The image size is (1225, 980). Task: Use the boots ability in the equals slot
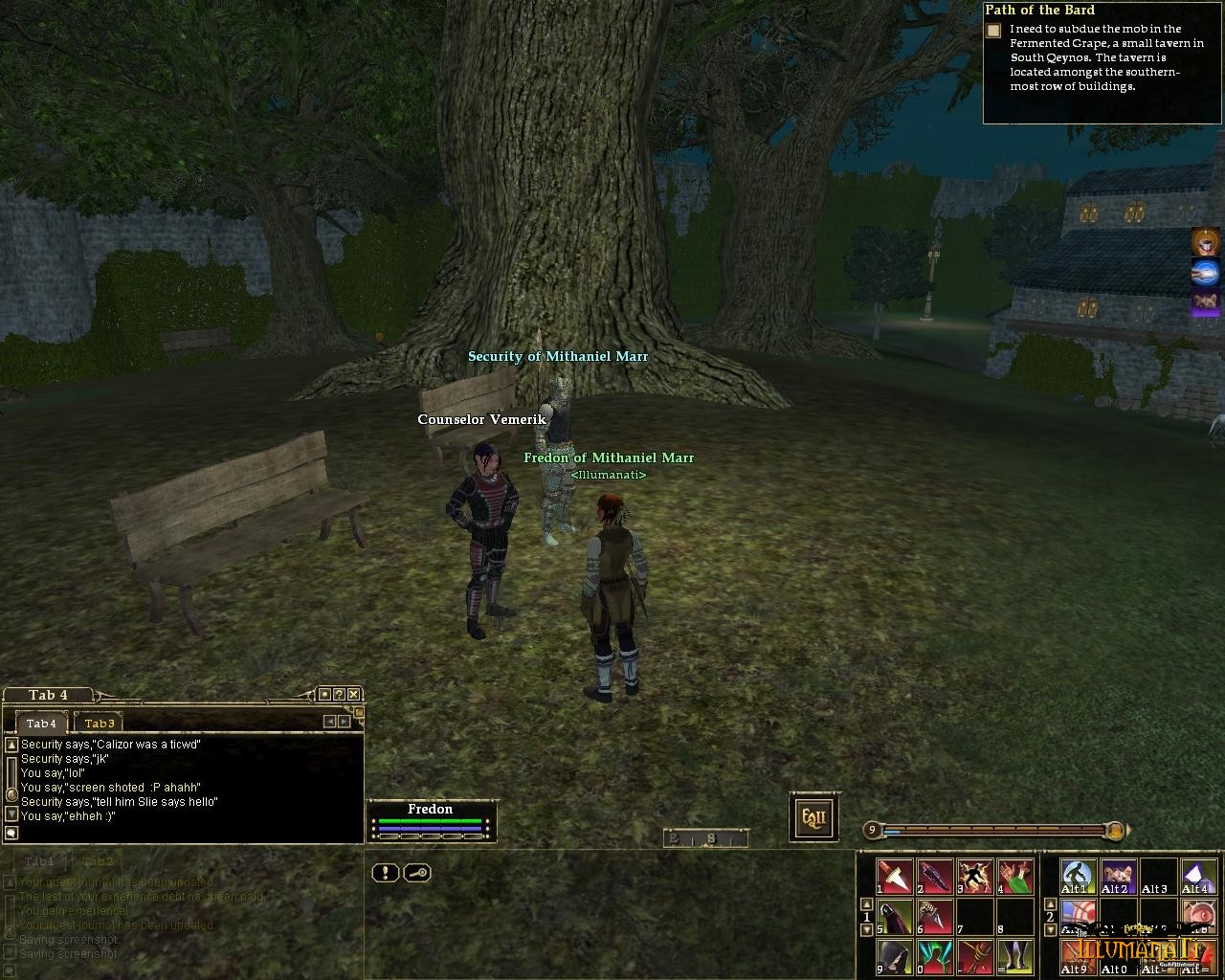pos(1014,956)
